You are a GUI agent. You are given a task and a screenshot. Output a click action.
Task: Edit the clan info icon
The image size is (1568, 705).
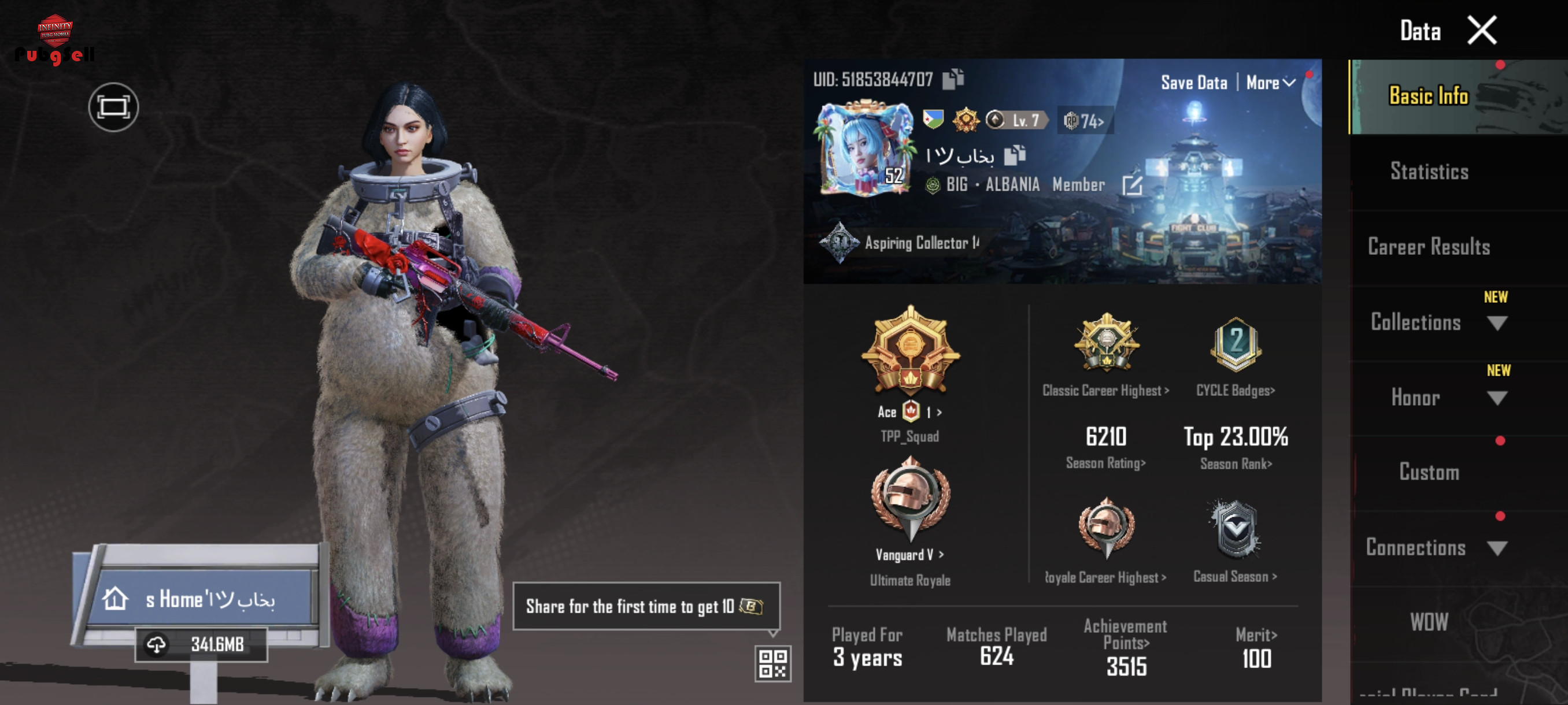pos(1131,185)
